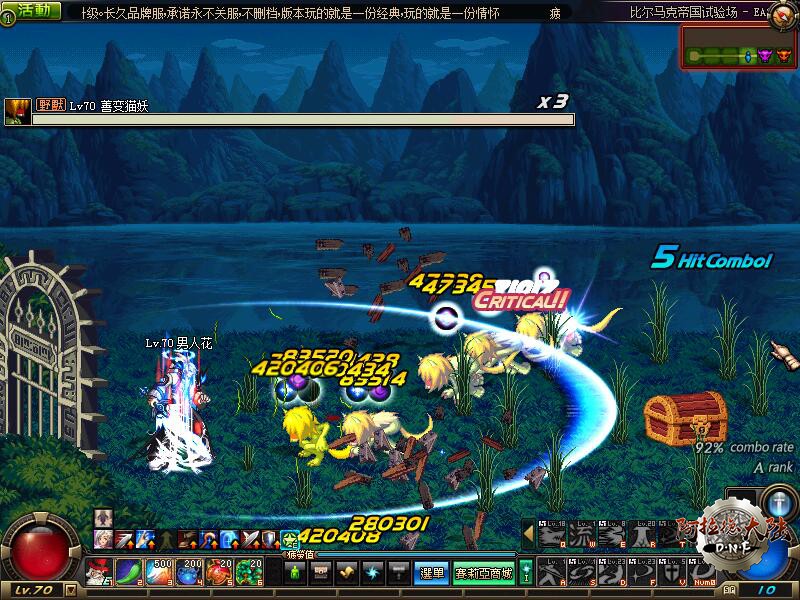
Task: Use the red orb item in slot 5
Action: click(x=219, y=573)
